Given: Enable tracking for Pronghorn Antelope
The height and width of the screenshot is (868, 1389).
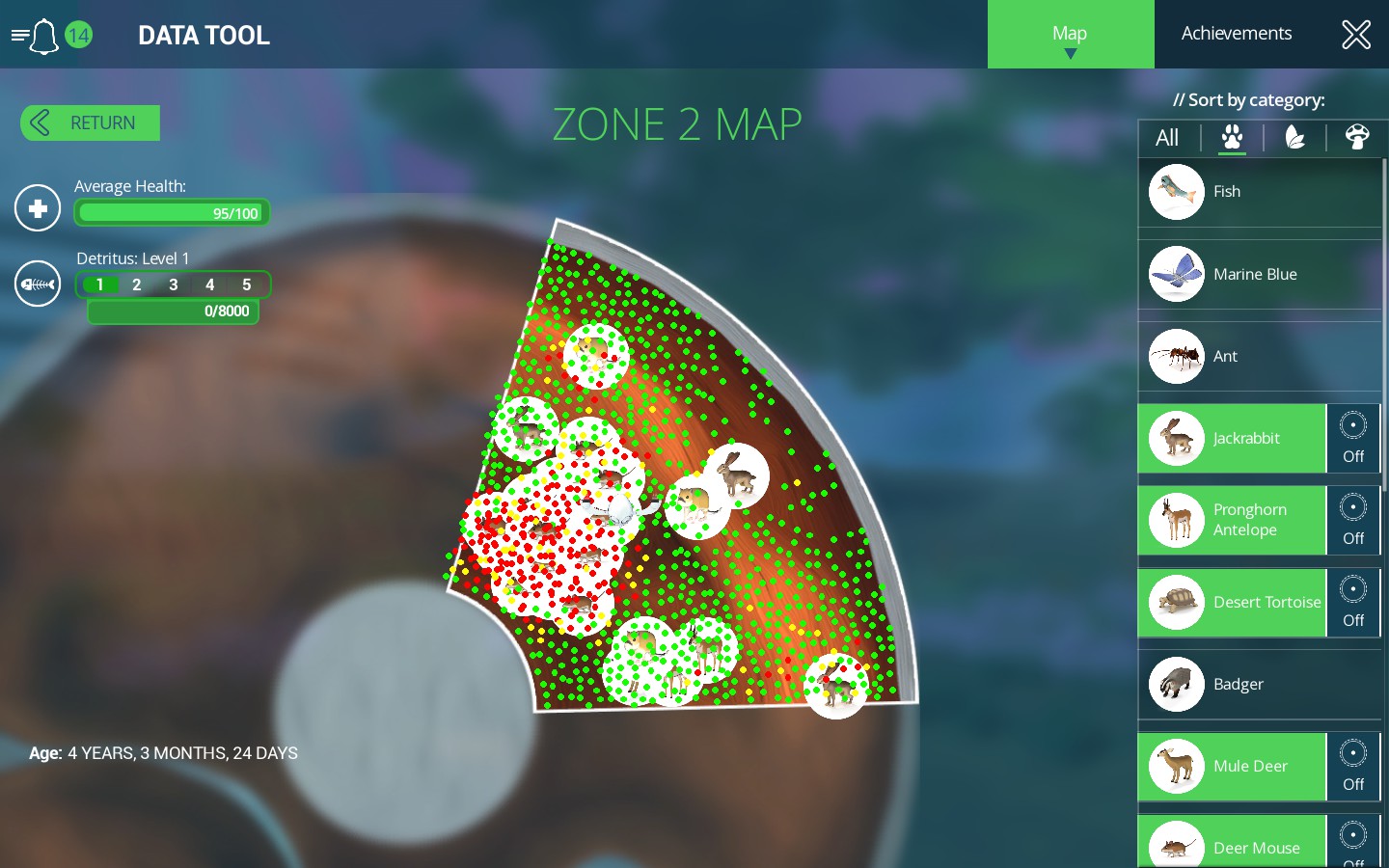Looking at the screenshot, I should click(1352, 521).
